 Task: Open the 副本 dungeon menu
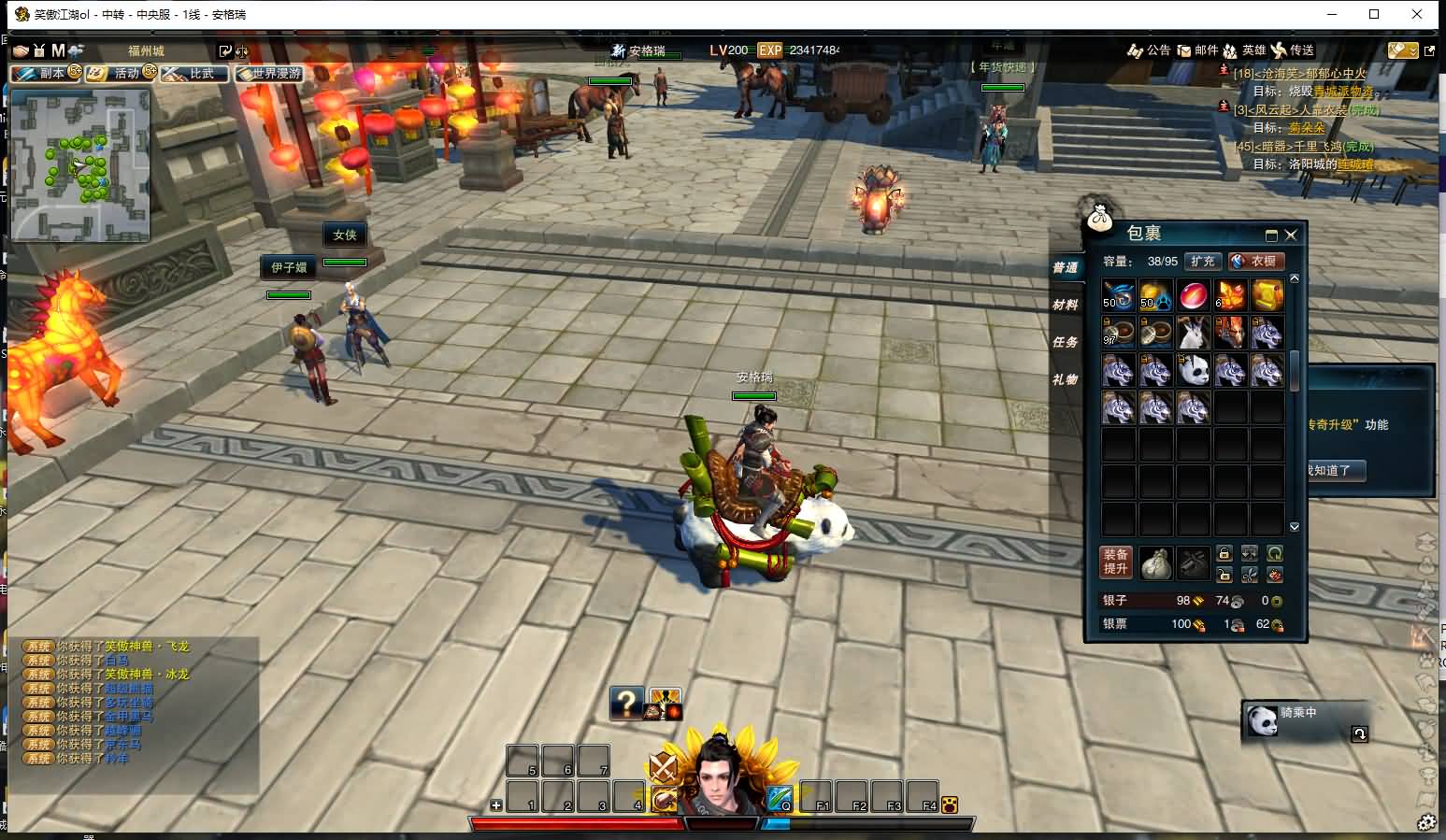point(47,73)
